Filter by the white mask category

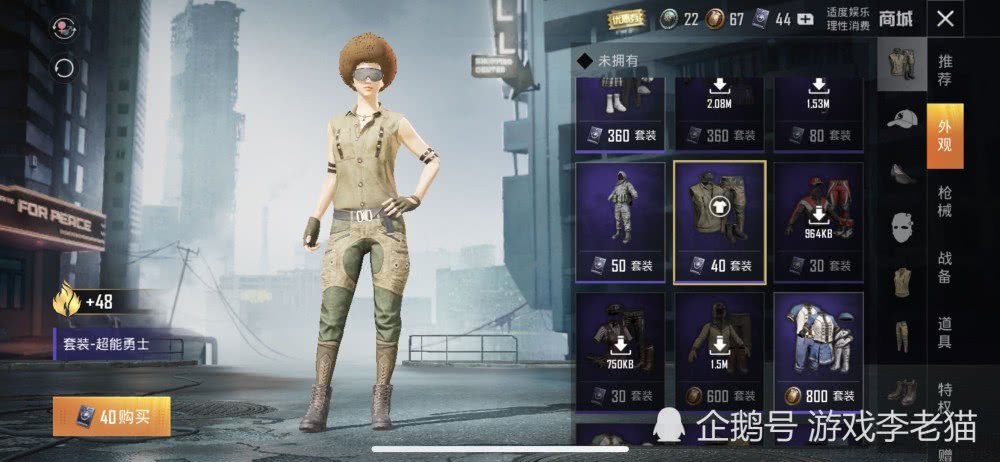pos(902,227)
